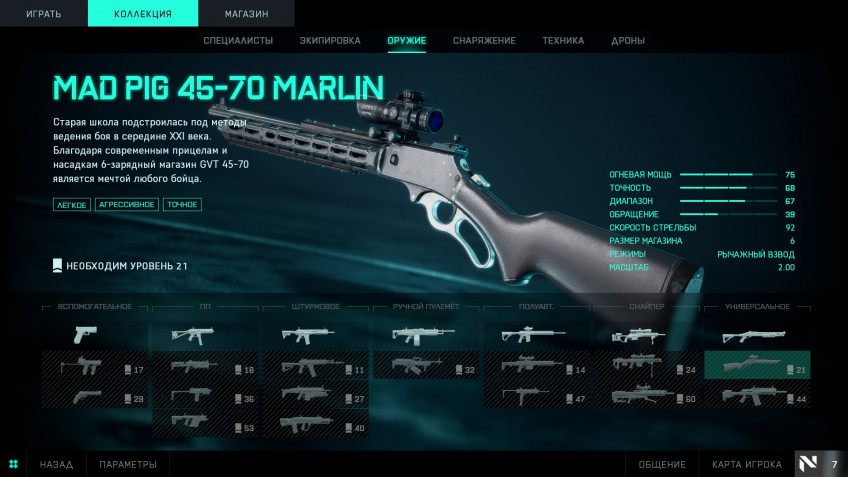Viewport: 848px width, 477px height.
Task: Open the ЭКИПИРОВКА category
Action: 330,40
